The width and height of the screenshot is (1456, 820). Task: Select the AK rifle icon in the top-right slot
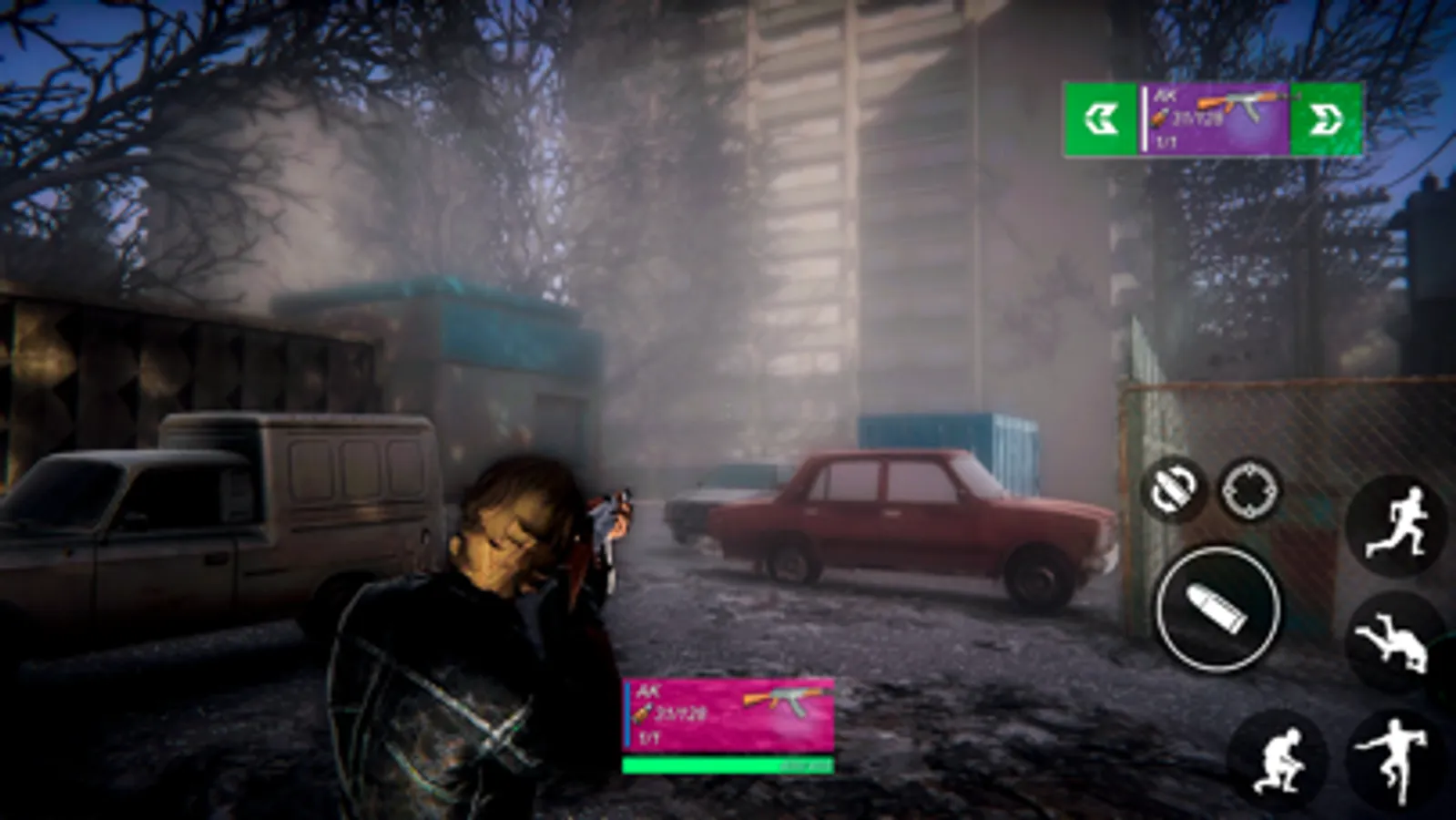coord(1238,105)
